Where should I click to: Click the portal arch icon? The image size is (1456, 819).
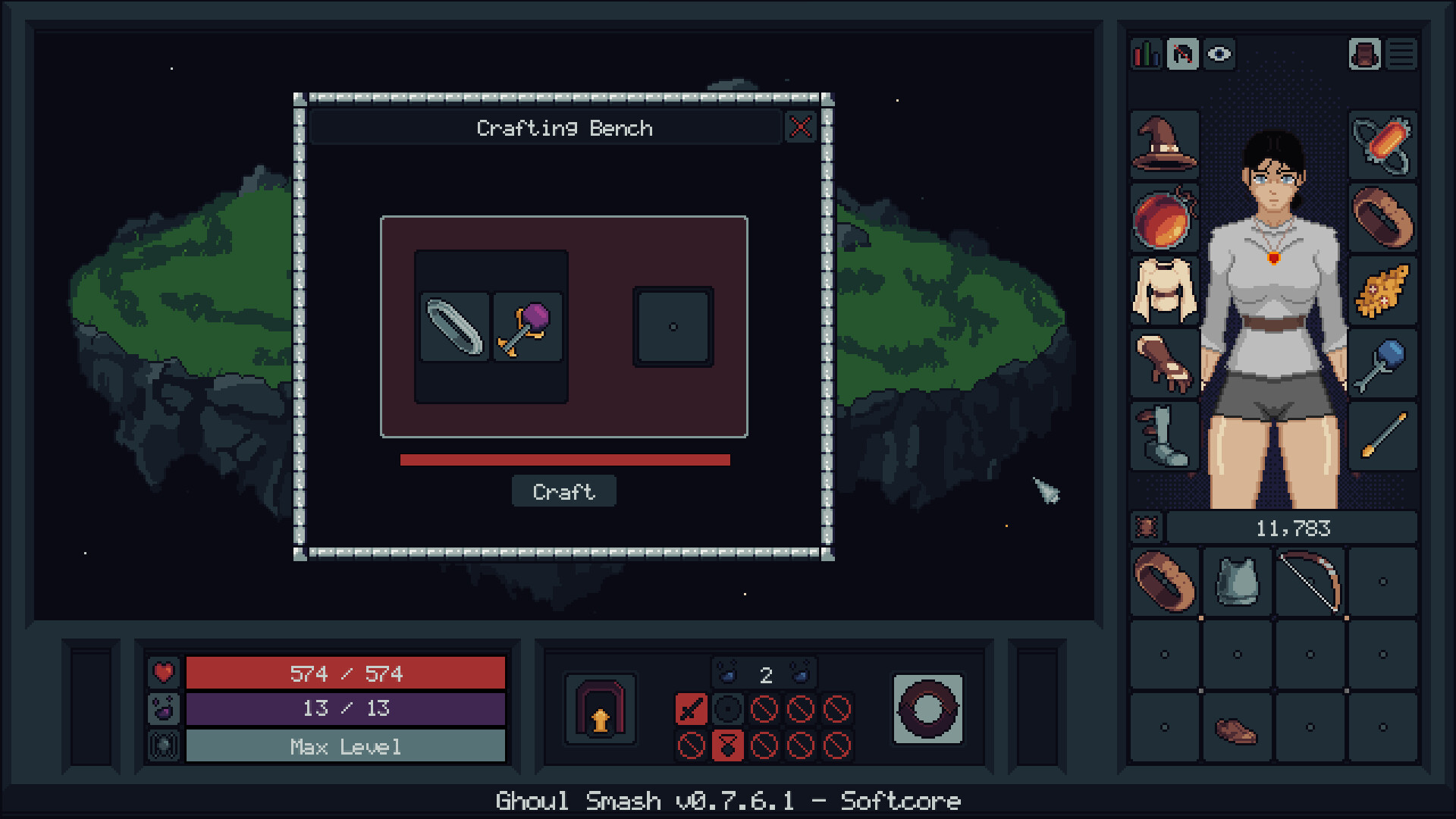(x=600, y=709)
